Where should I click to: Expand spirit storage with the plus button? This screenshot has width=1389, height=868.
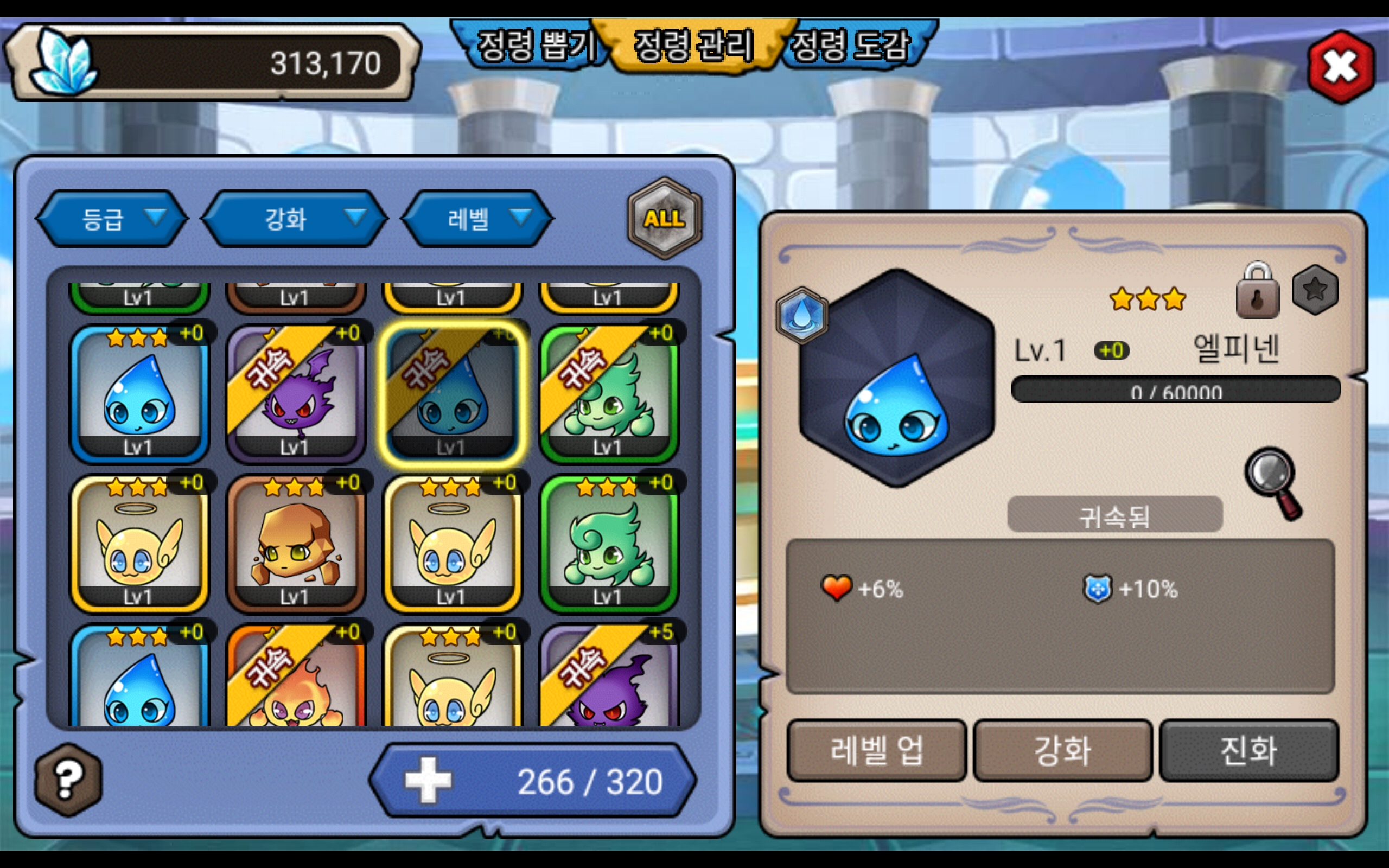(428, 780)
